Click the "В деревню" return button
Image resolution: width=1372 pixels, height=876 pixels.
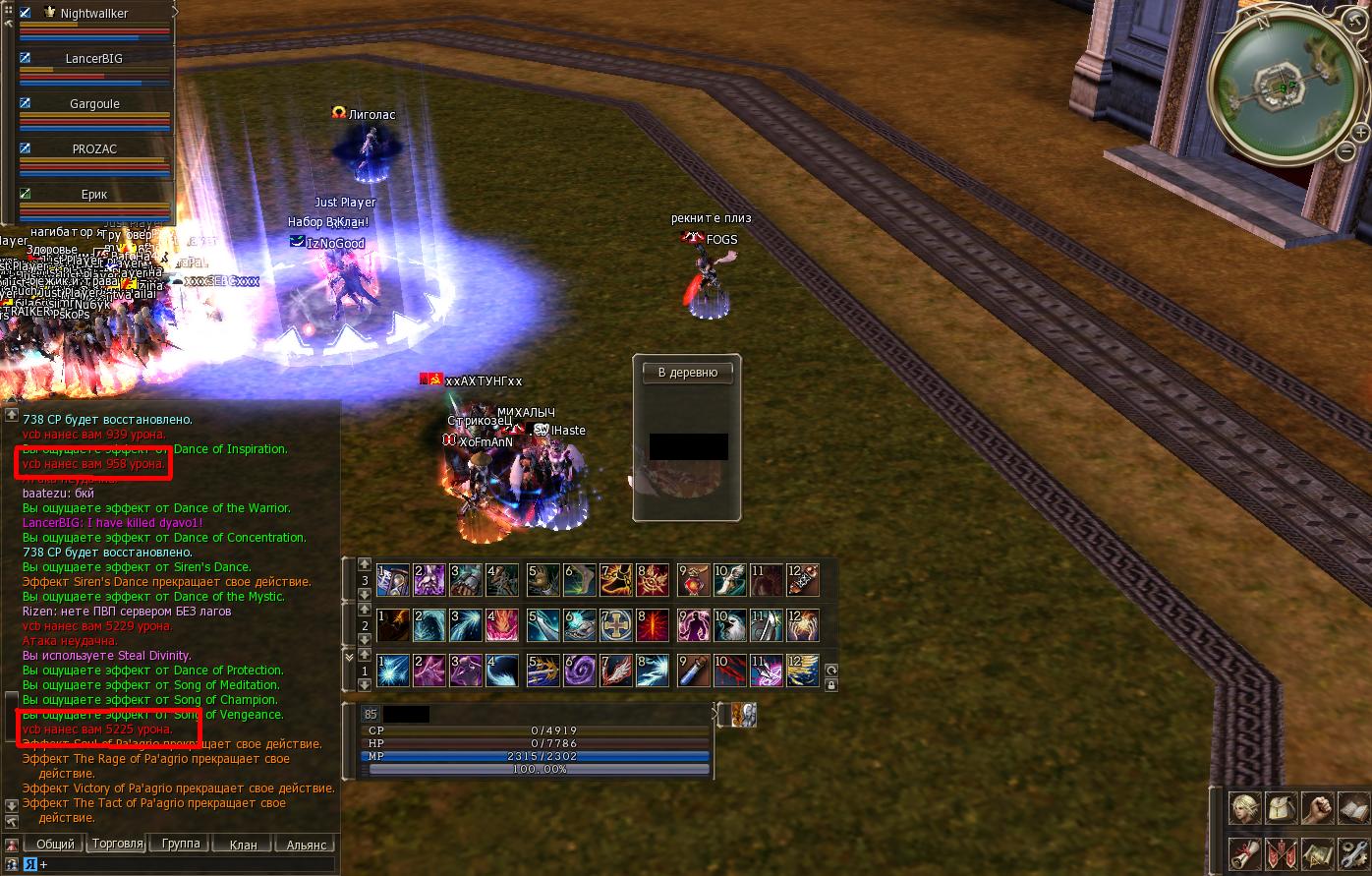687,373
